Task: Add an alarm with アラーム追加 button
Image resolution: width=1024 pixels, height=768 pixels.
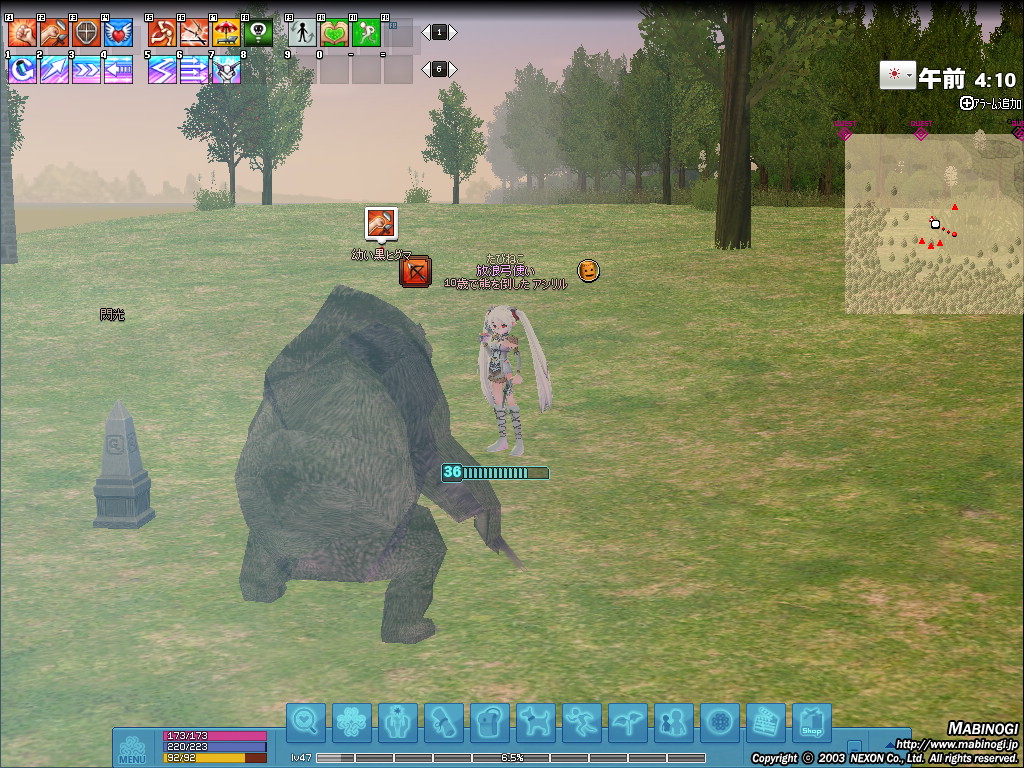Action: coord(991,103)
